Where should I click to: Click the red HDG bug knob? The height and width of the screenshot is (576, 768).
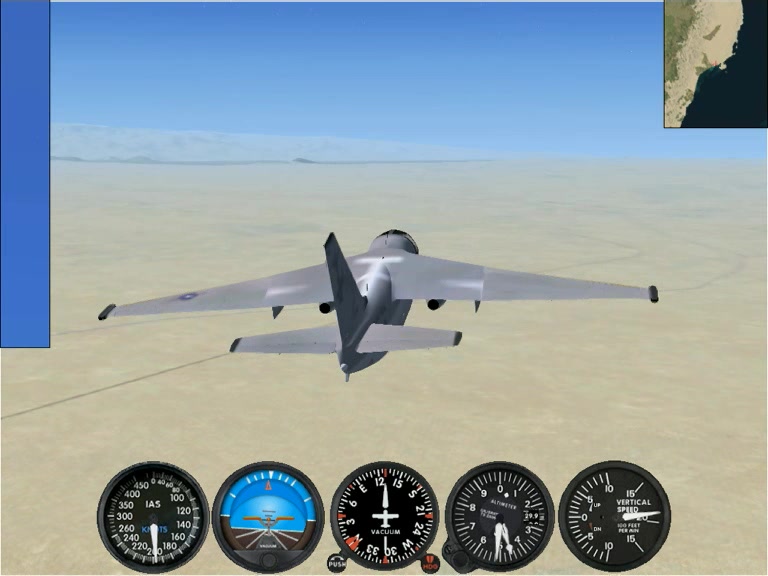[x=431, y=563]
